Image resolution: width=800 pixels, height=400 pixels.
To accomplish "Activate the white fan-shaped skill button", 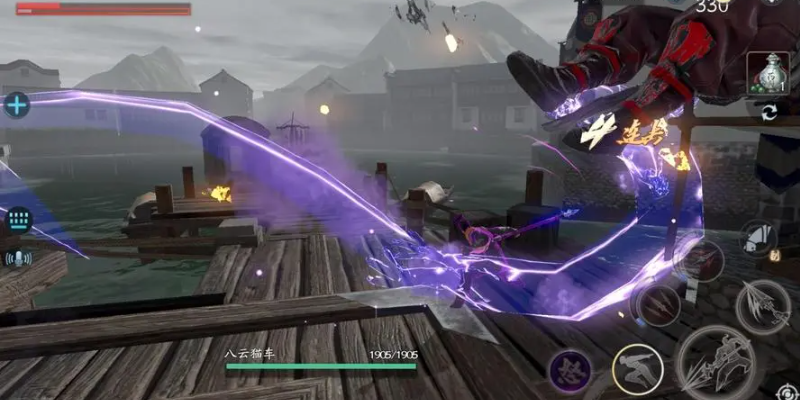I will pos(759,238).
